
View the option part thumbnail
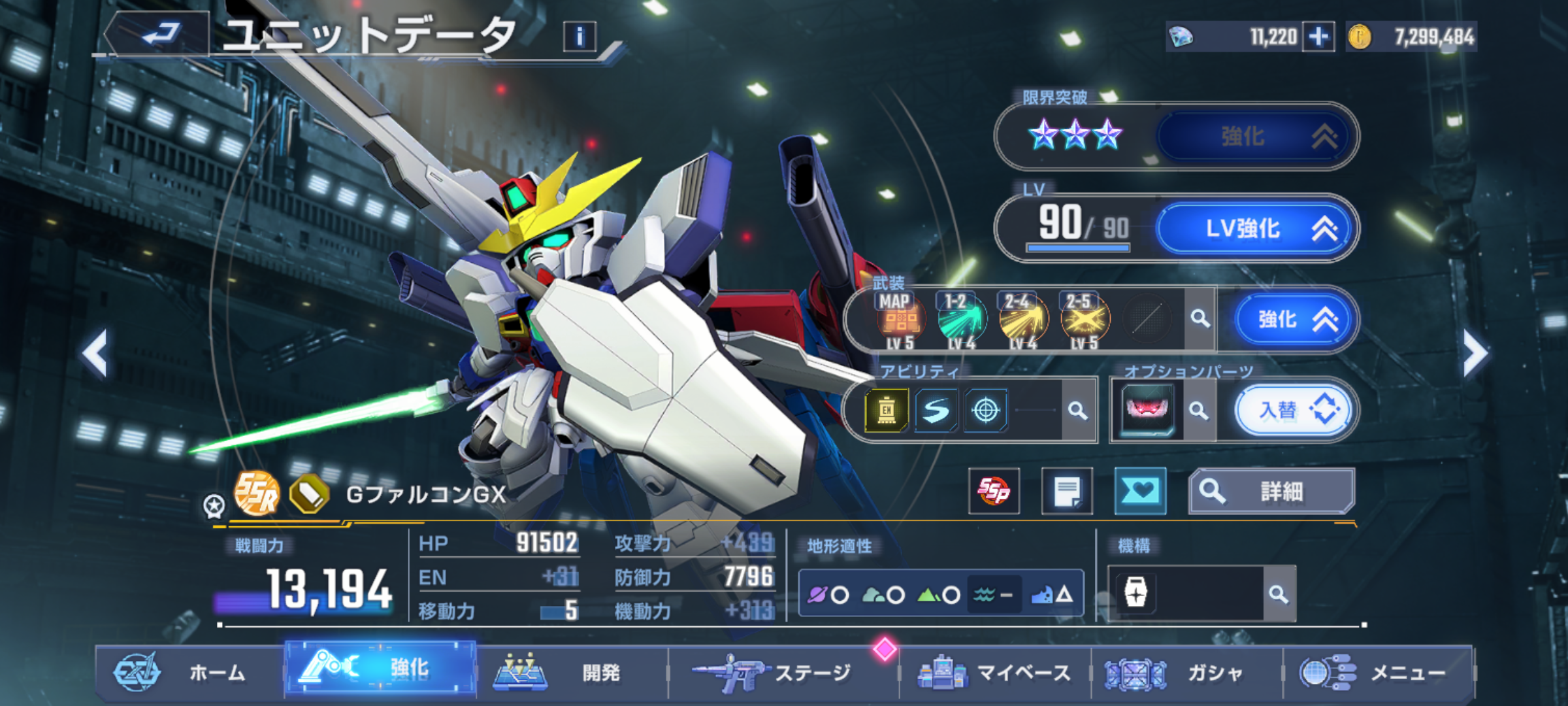1147,410
